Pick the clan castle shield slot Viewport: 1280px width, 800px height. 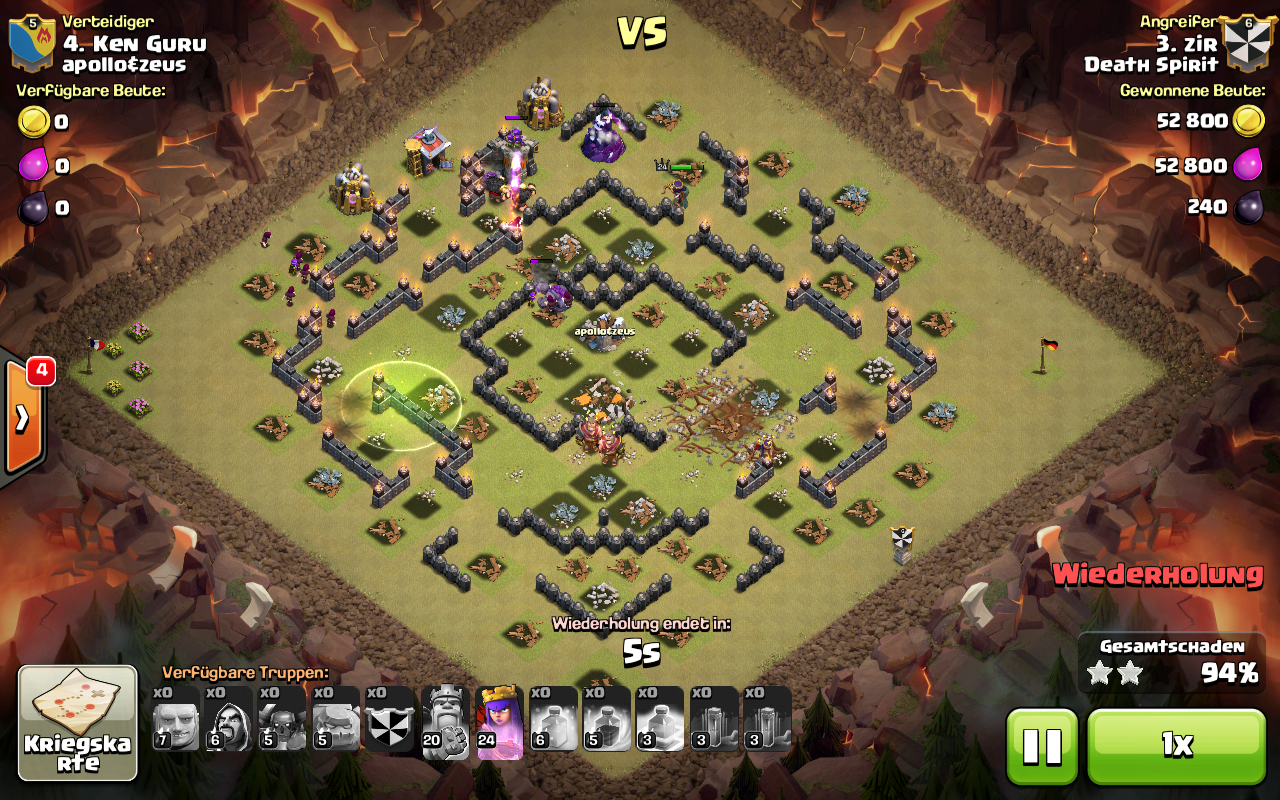(390, 719)
